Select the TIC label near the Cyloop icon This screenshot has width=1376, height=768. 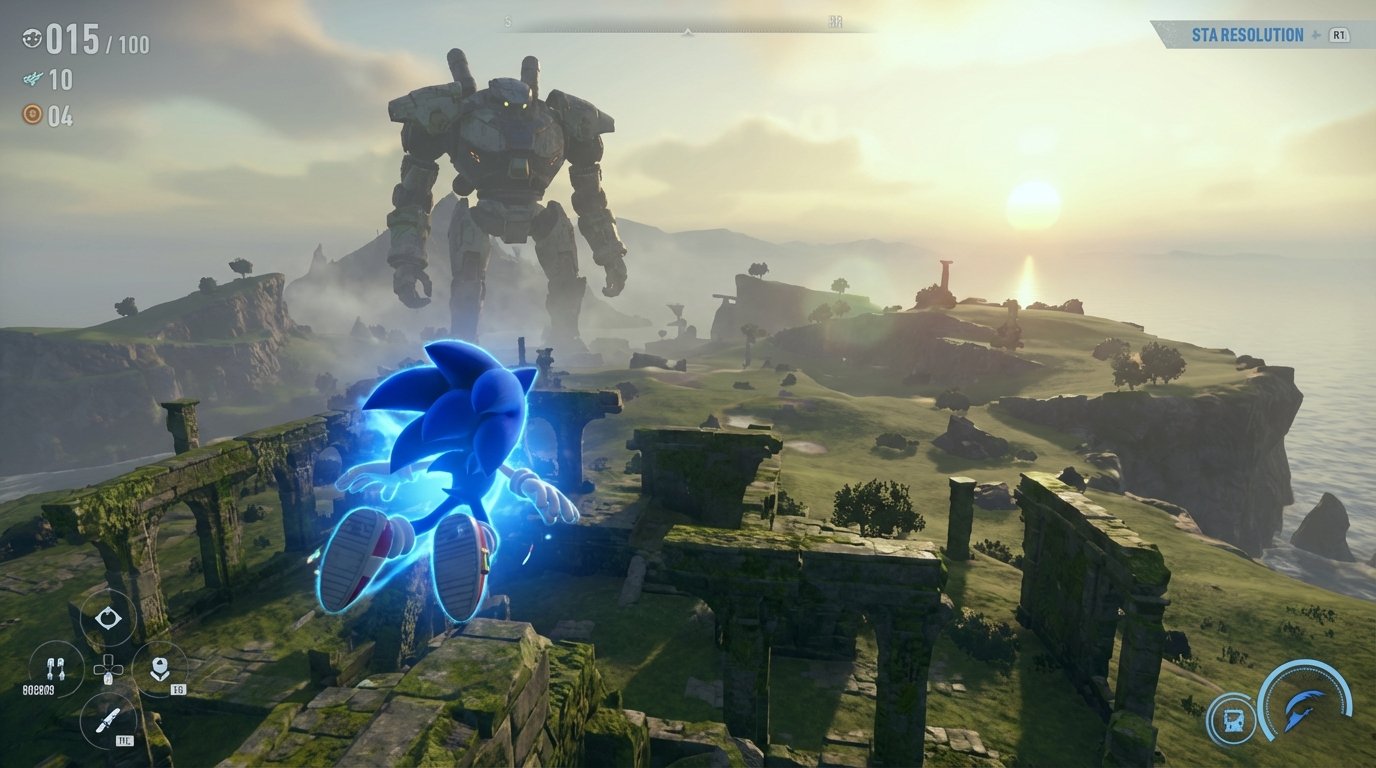(x=125, y=740)
